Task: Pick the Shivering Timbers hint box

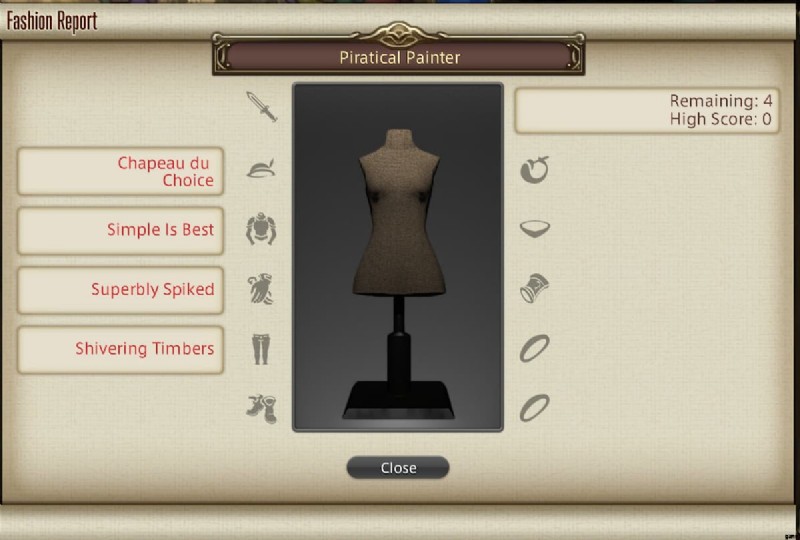Action: tap(120, 349)
